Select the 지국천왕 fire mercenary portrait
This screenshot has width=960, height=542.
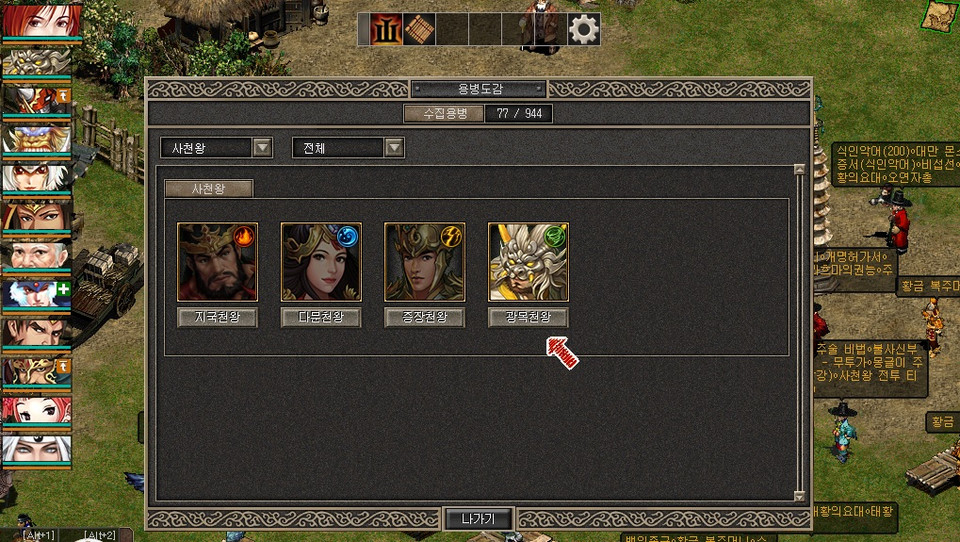218,262
